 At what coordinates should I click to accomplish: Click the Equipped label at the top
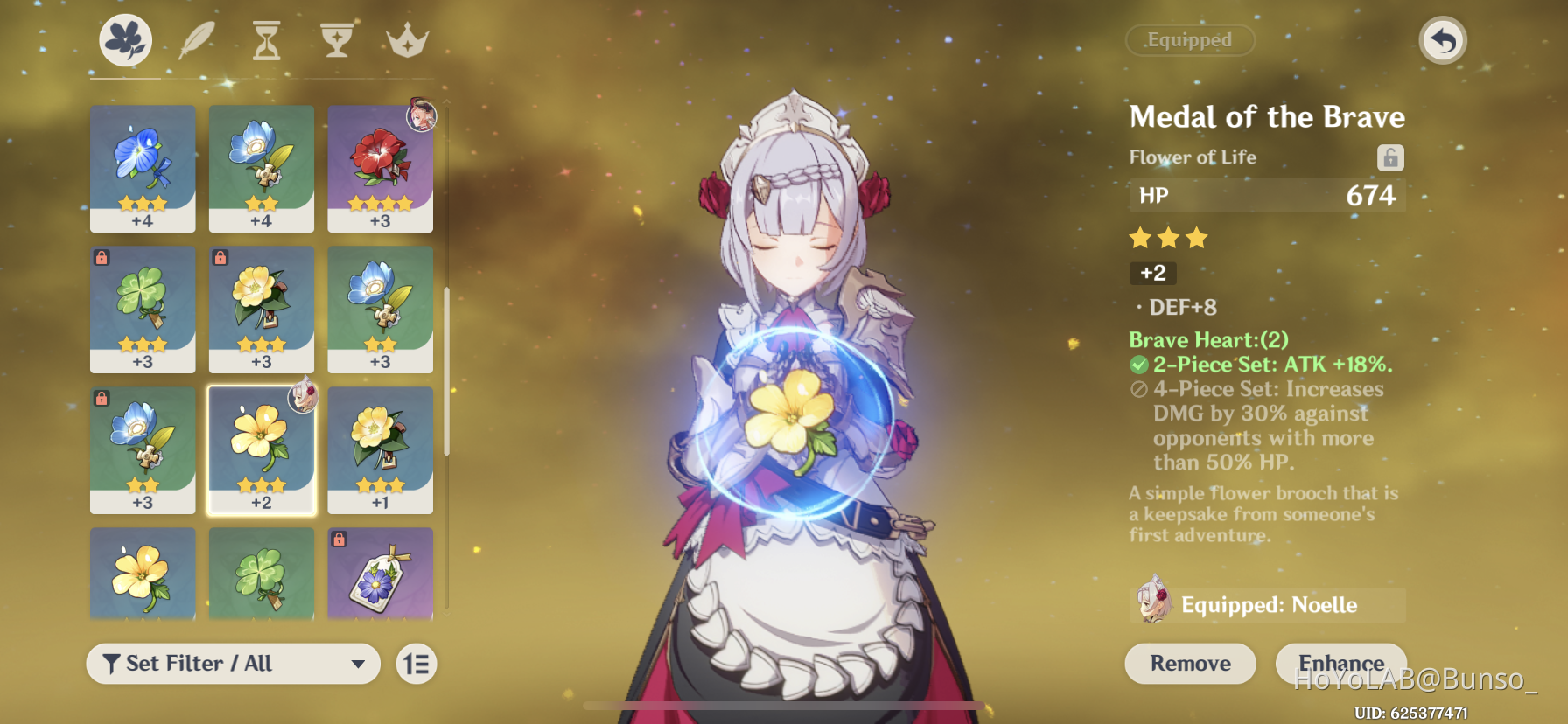tap(1189, 40)
